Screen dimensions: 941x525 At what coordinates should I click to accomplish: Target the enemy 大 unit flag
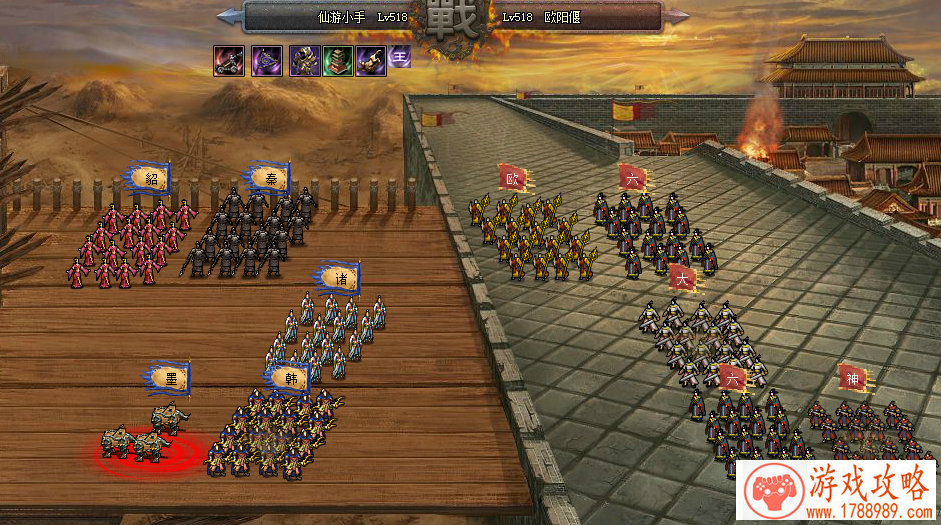[684, 277]
